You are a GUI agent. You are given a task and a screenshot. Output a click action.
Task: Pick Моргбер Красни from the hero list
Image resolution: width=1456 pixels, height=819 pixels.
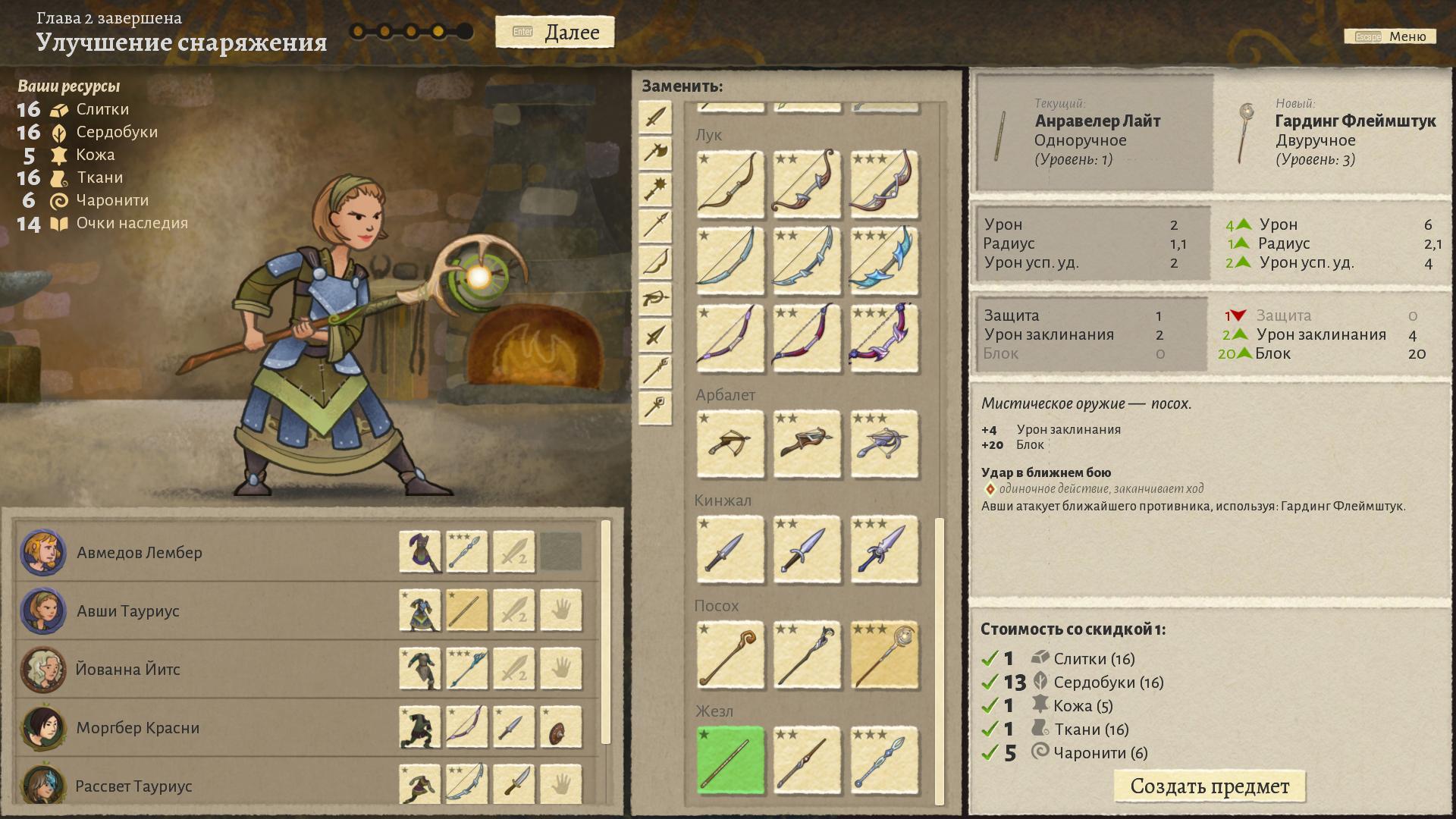pyautogui.click(x=138, y=728)
